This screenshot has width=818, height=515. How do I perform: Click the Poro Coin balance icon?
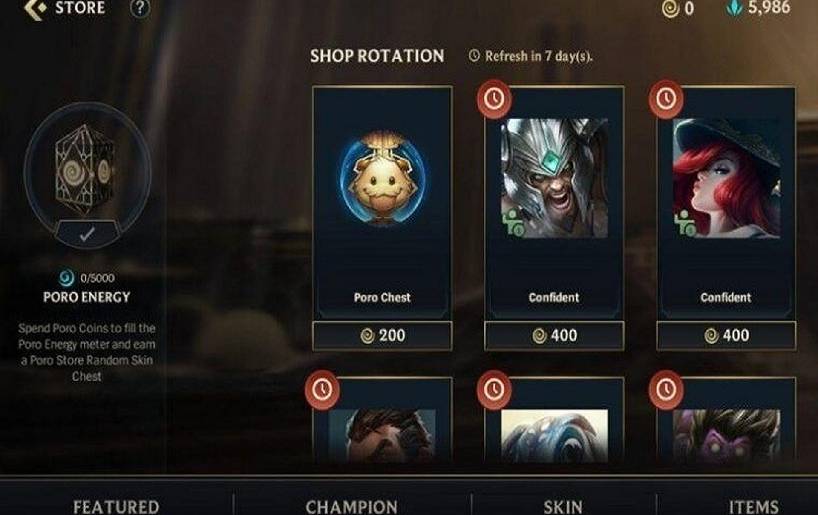[x=671, y=9]
